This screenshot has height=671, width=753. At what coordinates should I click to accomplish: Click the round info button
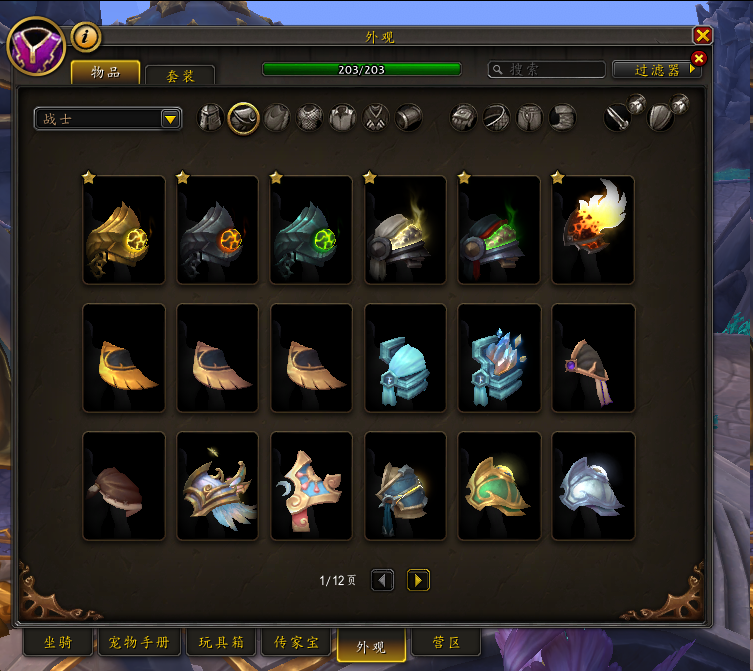(x=87, y=37)
